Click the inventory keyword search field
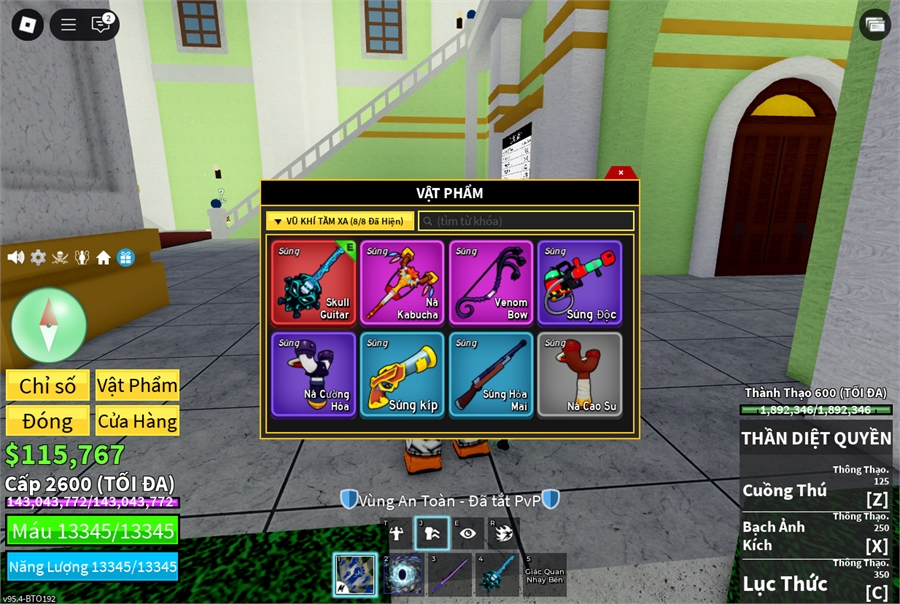900x604 pixels. coord(526,221)
